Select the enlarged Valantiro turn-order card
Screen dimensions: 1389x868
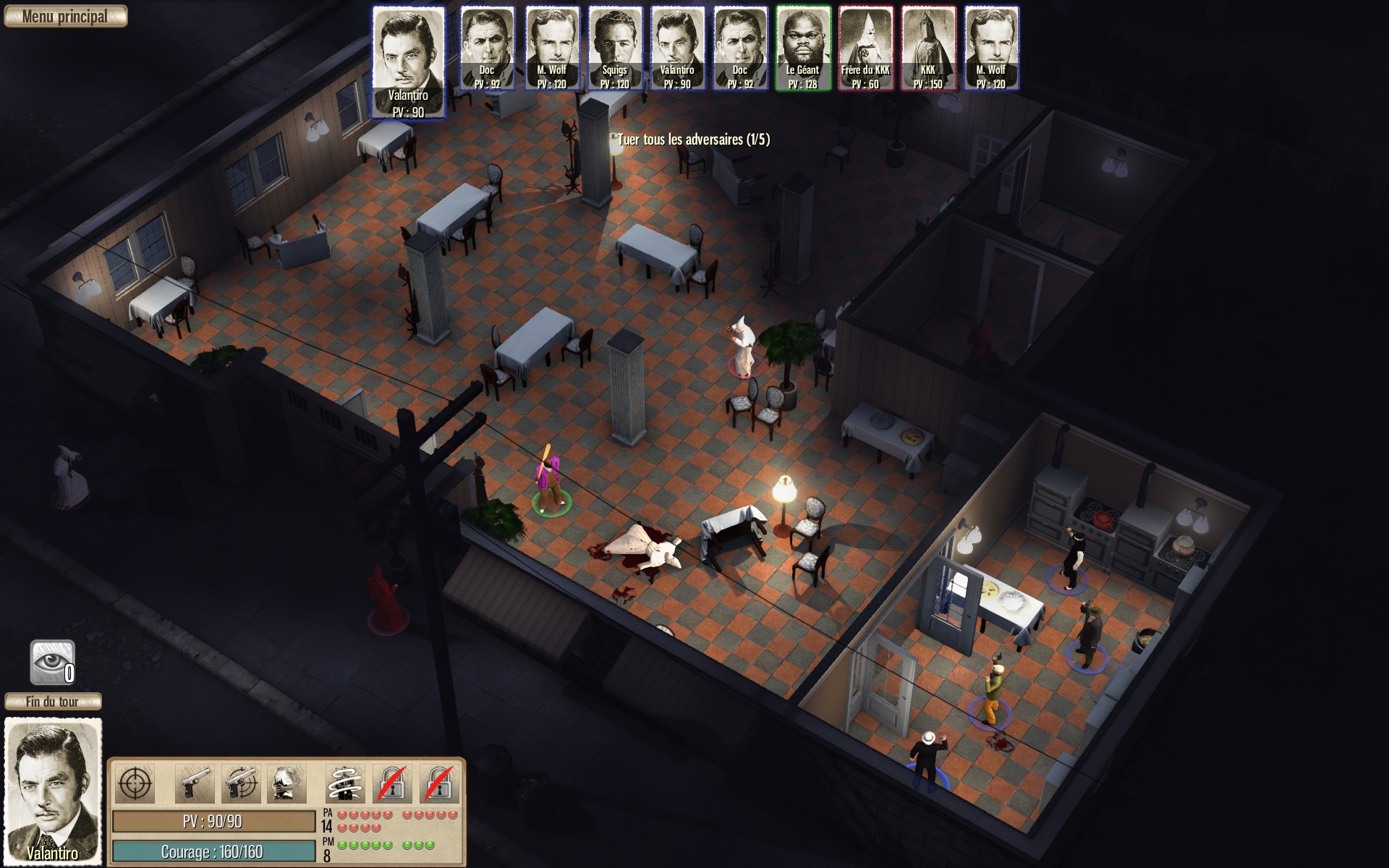click(408, 62)
